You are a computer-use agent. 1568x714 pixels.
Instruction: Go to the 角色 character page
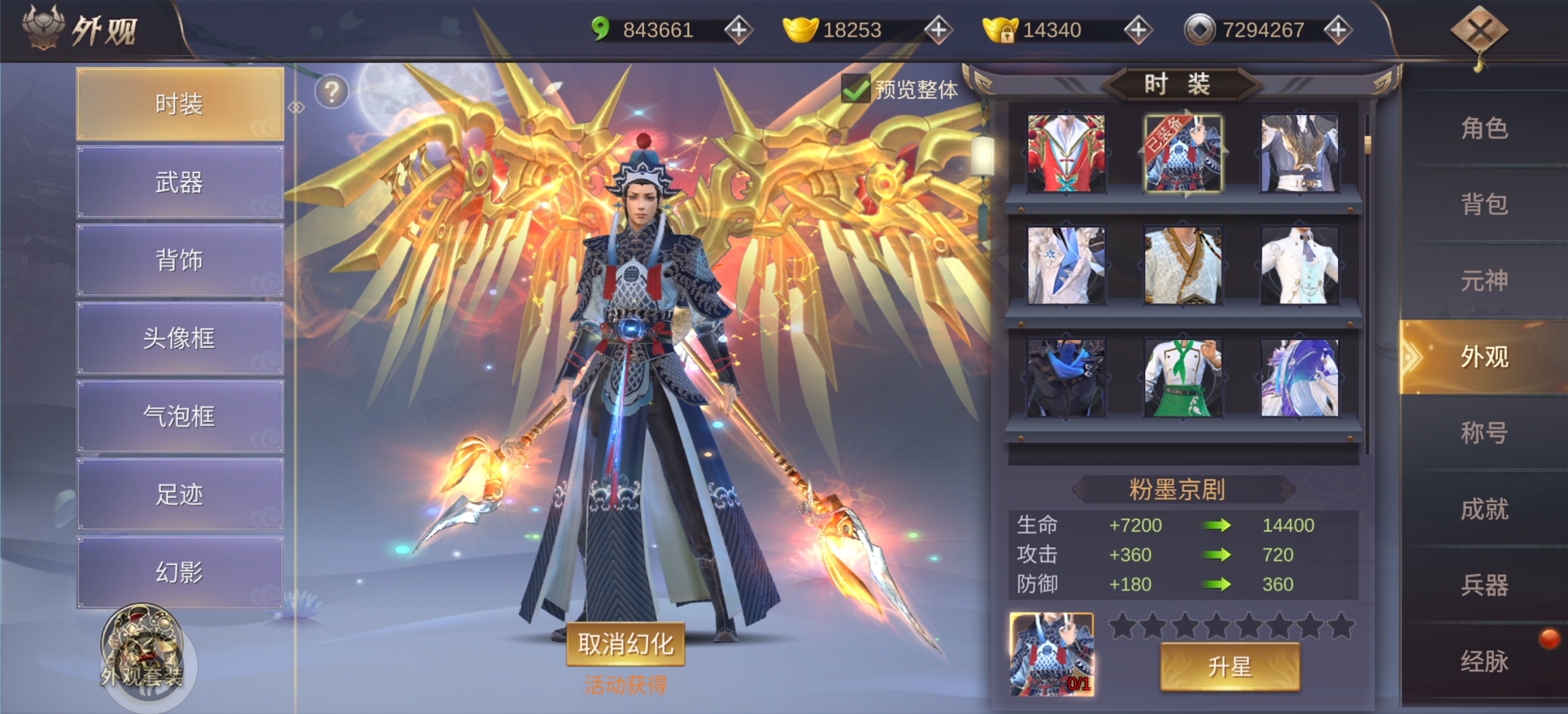[x=1484, y=128]
